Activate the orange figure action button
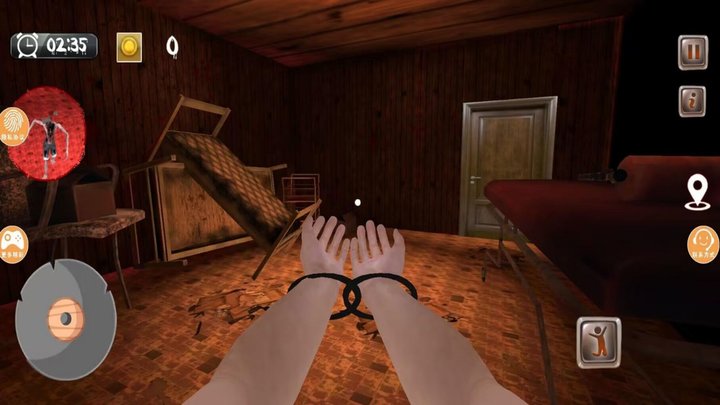The height and width of the screenshot is (405, 720). pos(598,342)
